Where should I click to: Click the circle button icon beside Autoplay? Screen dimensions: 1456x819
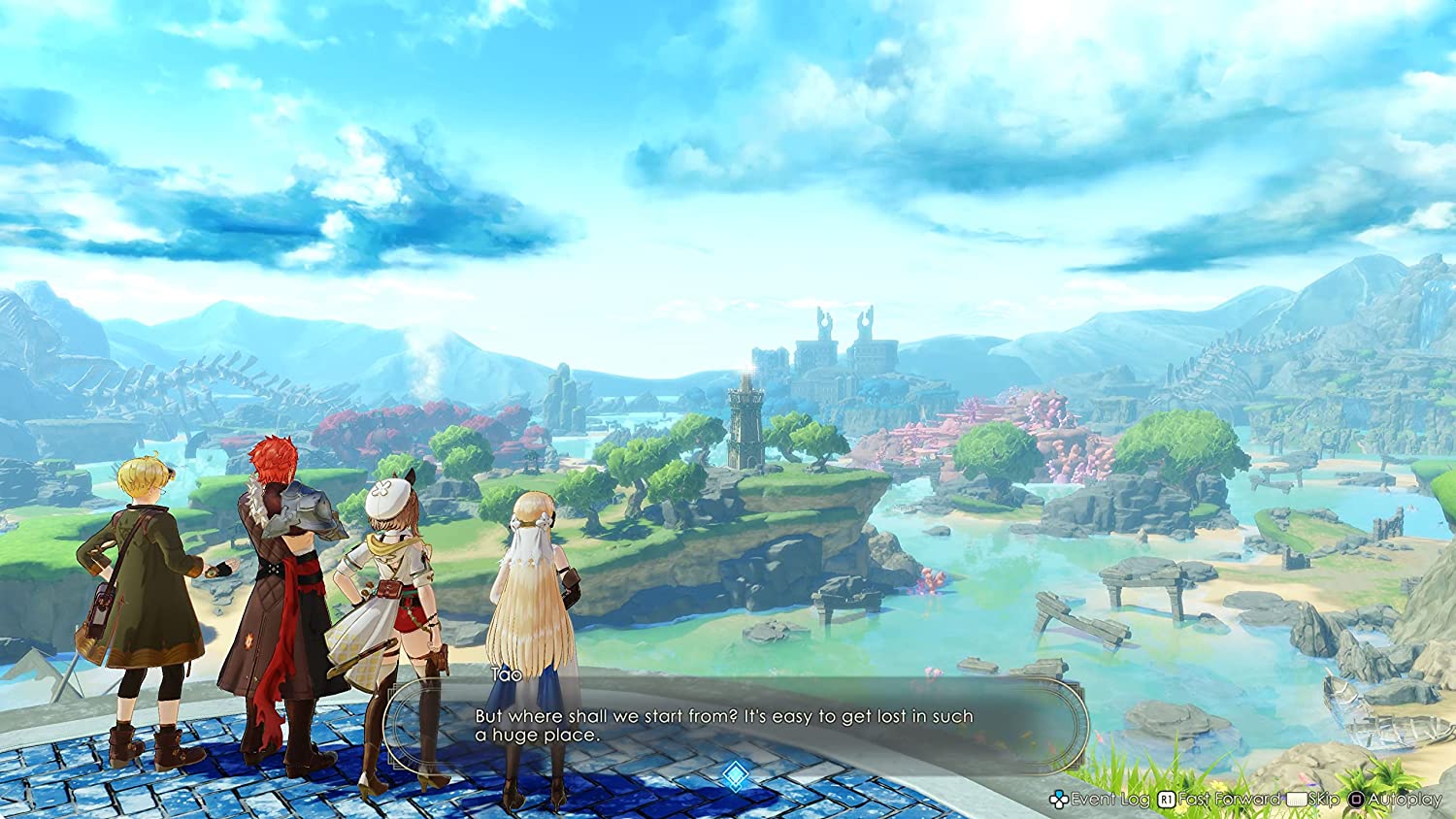[1356, 802]
